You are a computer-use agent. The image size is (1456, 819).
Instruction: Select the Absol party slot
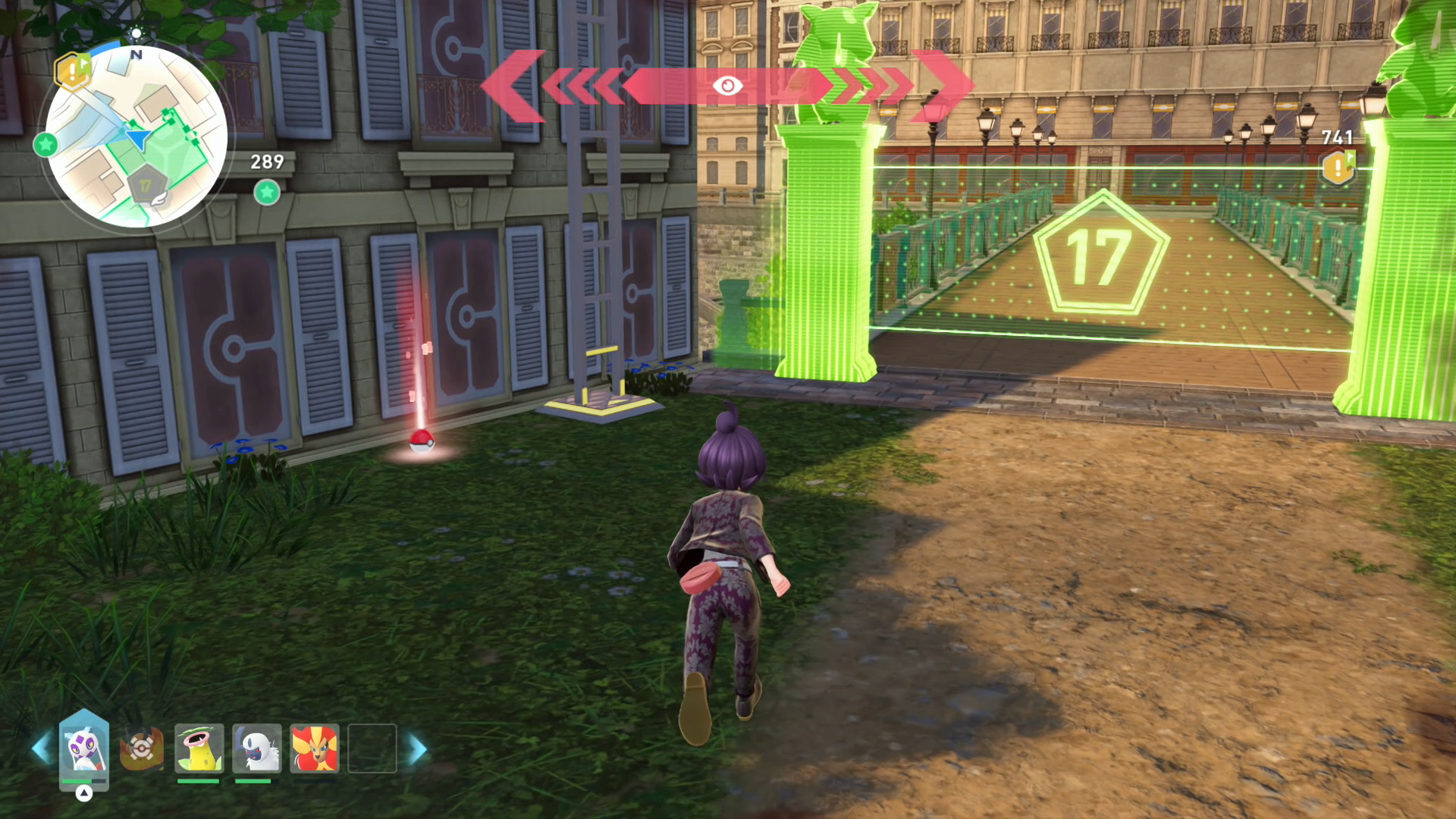tap(256, 748)
